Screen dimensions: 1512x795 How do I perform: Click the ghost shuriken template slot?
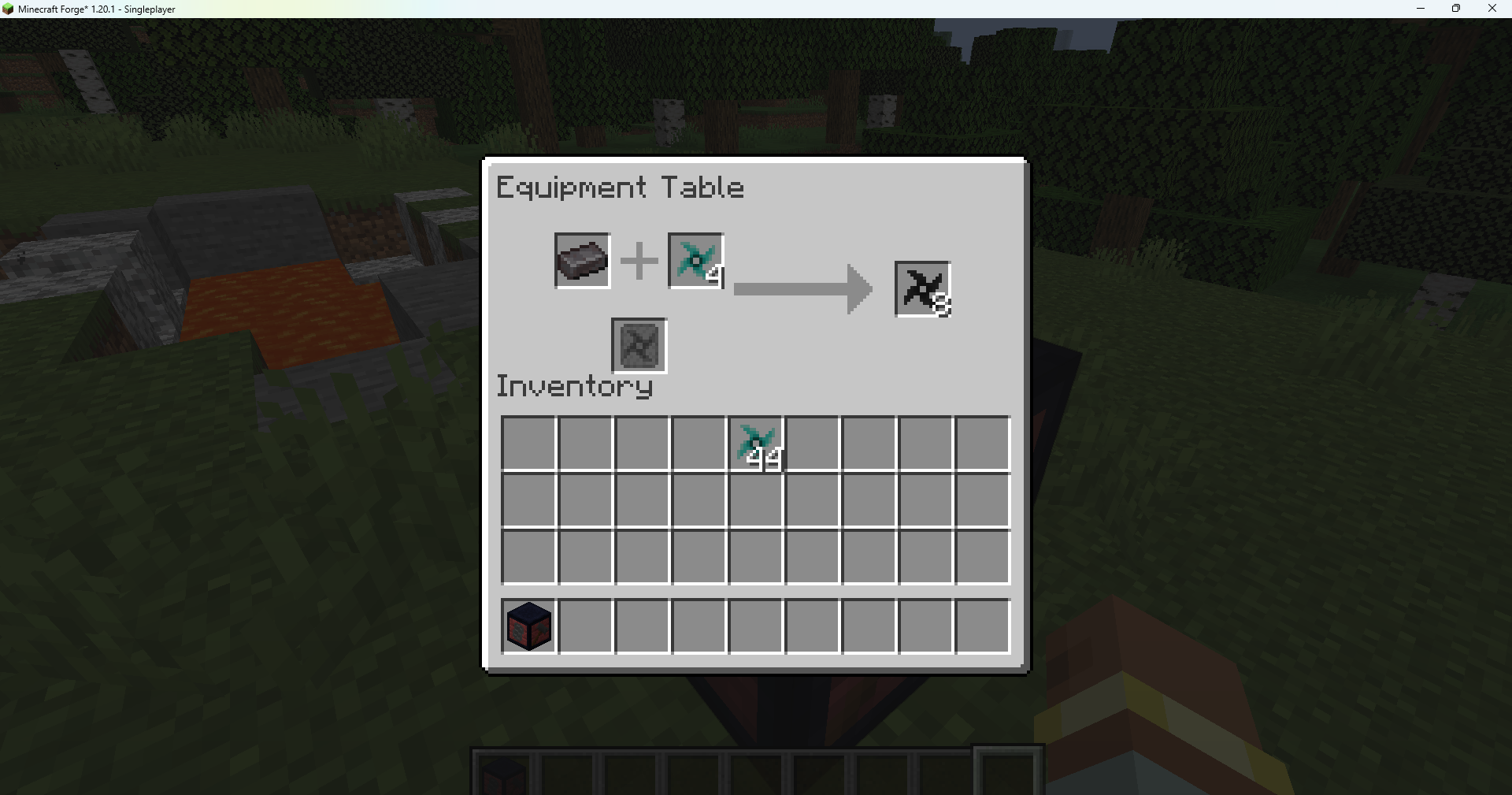click(x=638, y=345)
